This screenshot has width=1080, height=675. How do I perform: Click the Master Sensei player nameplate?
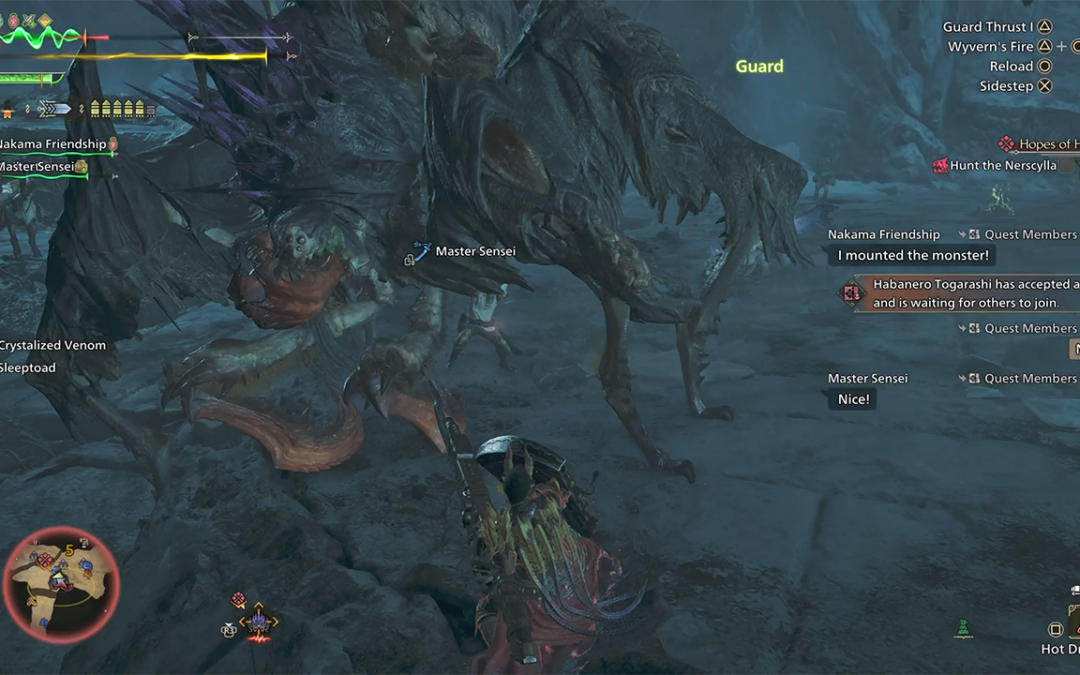474,252
